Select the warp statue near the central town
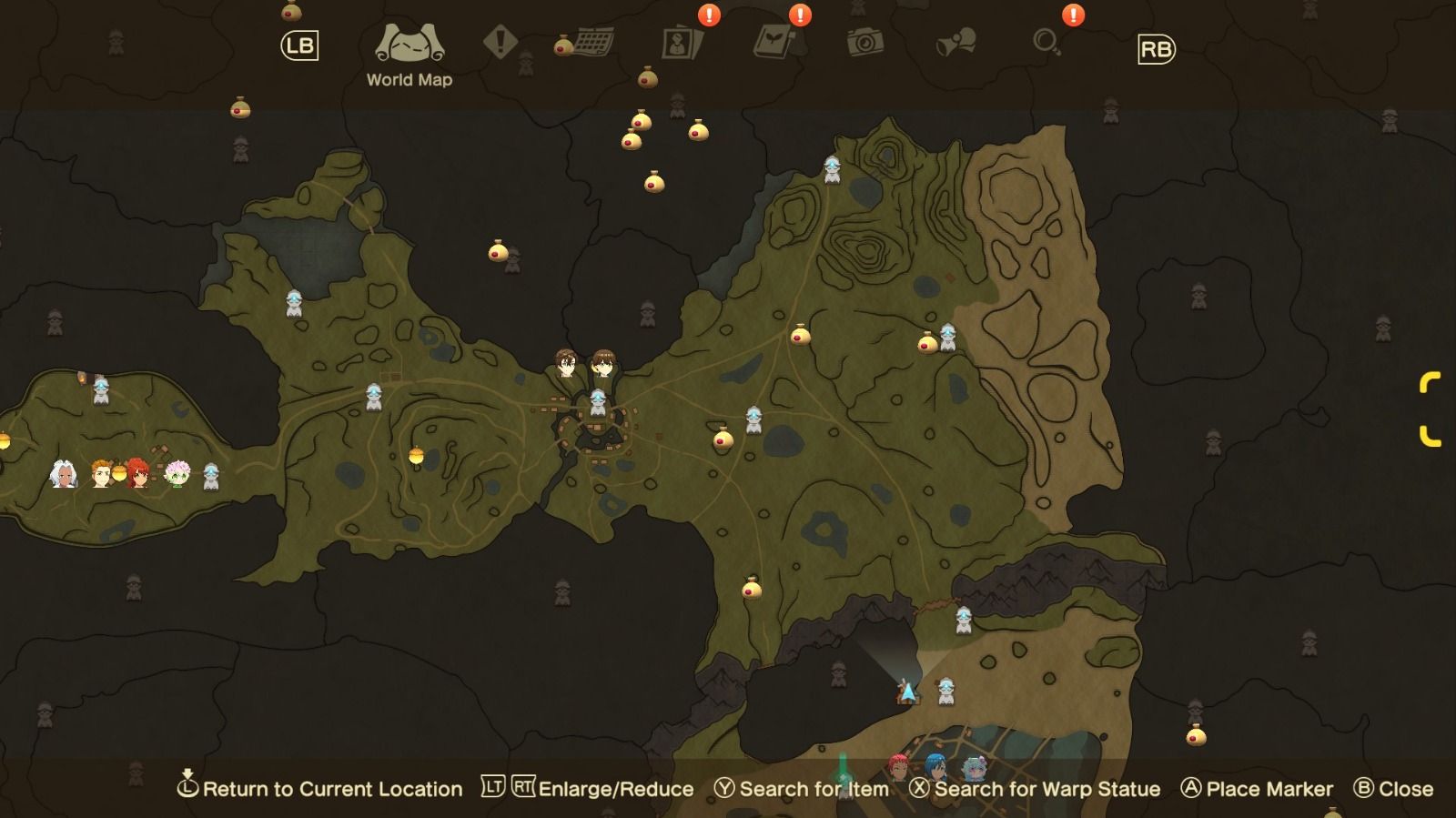The width and height of the screenshot is (1456, 818). click(x=598, y=403)
